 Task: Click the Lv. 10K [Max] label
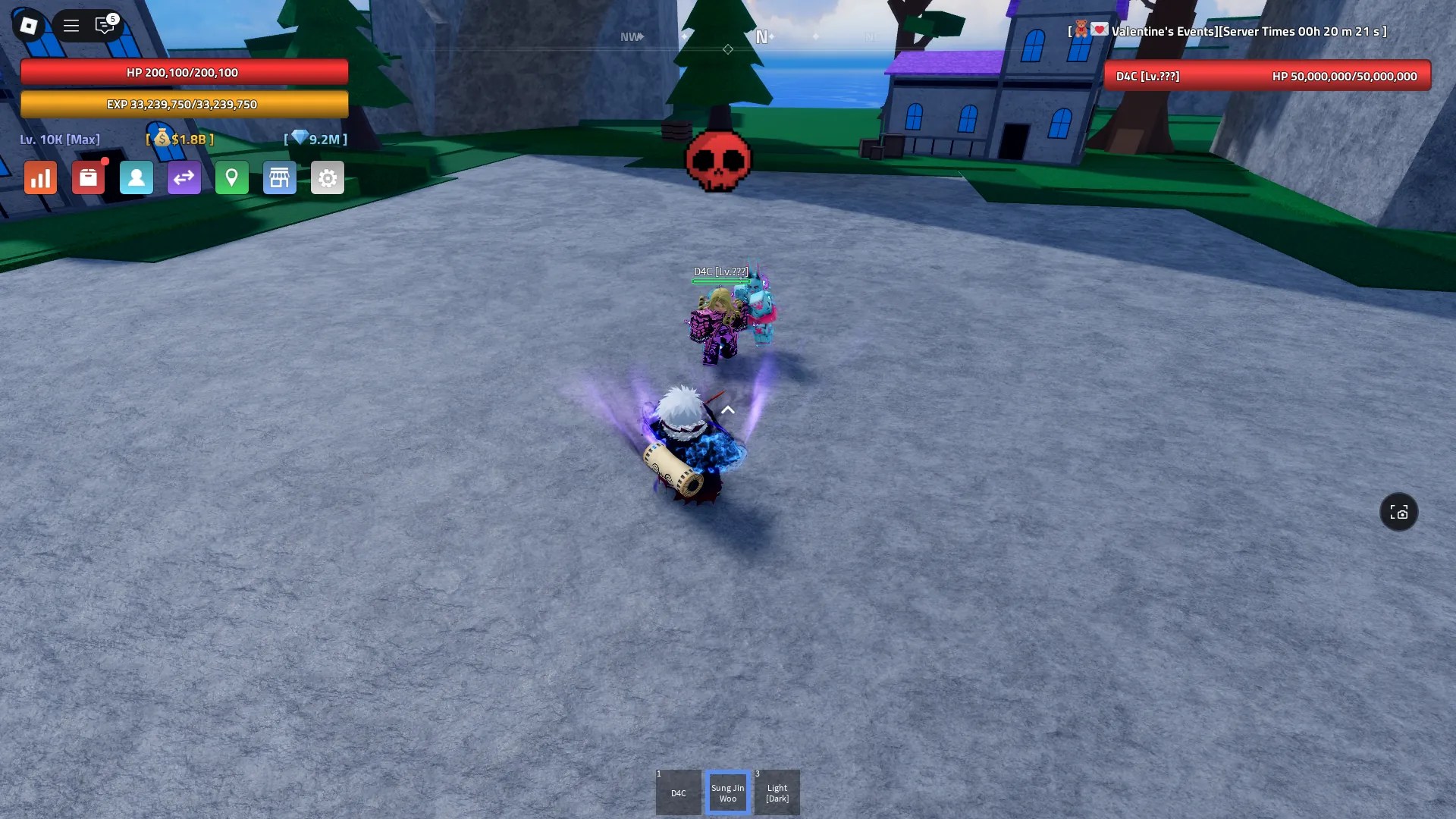click(60, 140)
